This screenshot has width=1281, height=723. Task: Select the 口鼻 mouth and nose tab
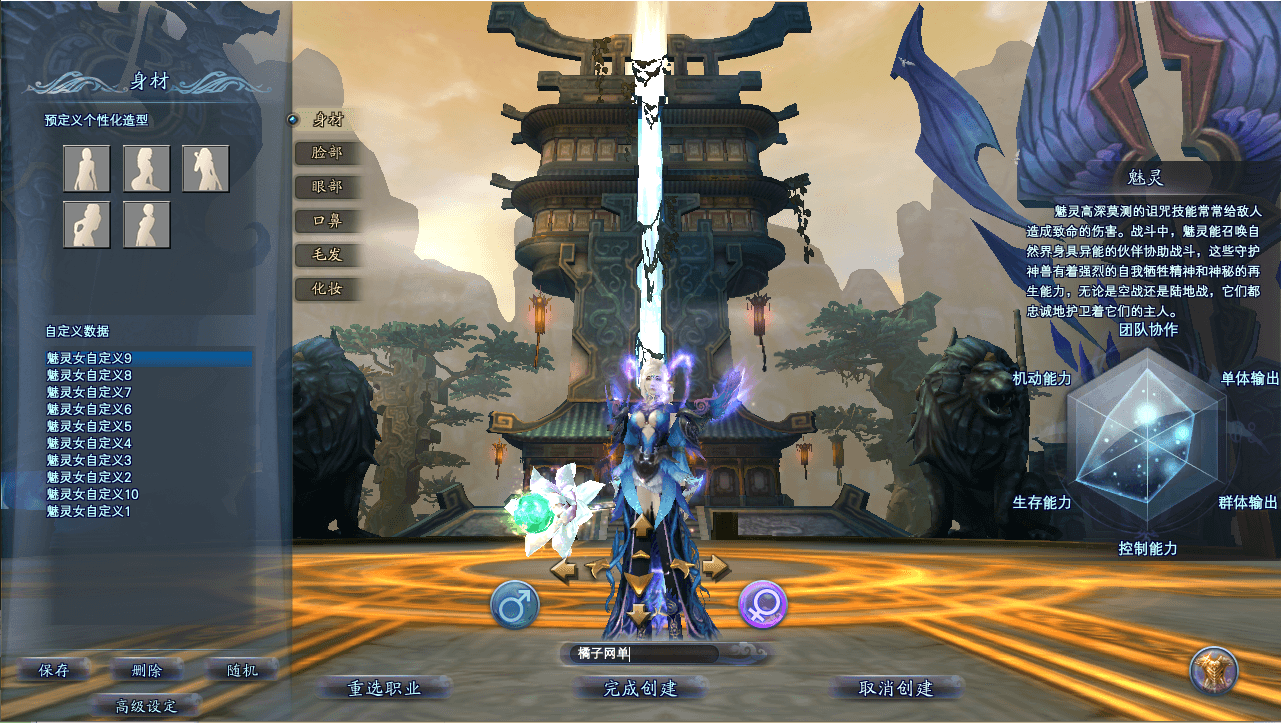(327, 221)
